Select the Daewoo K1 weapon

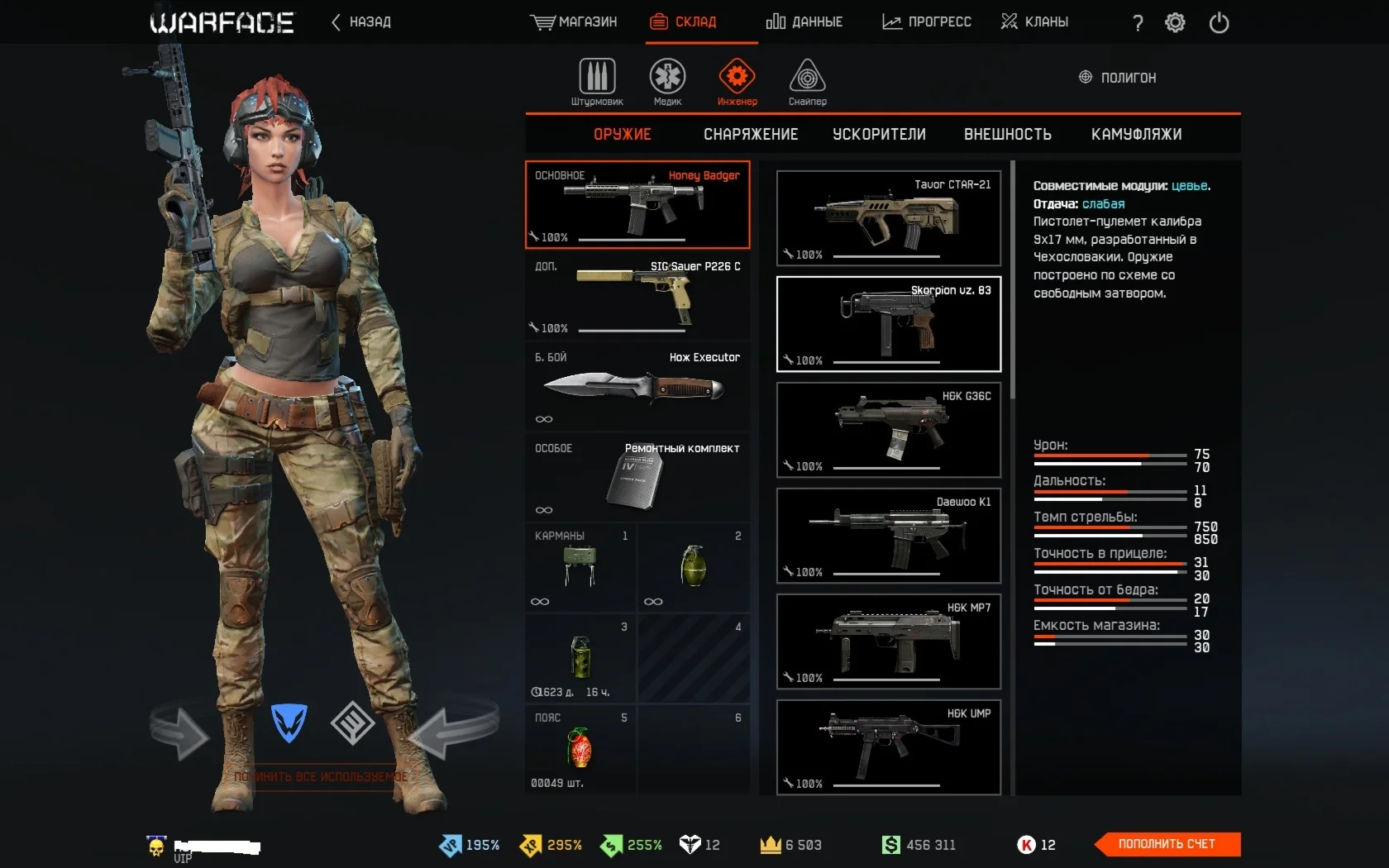pyautogui.click(x=889, y=536)
